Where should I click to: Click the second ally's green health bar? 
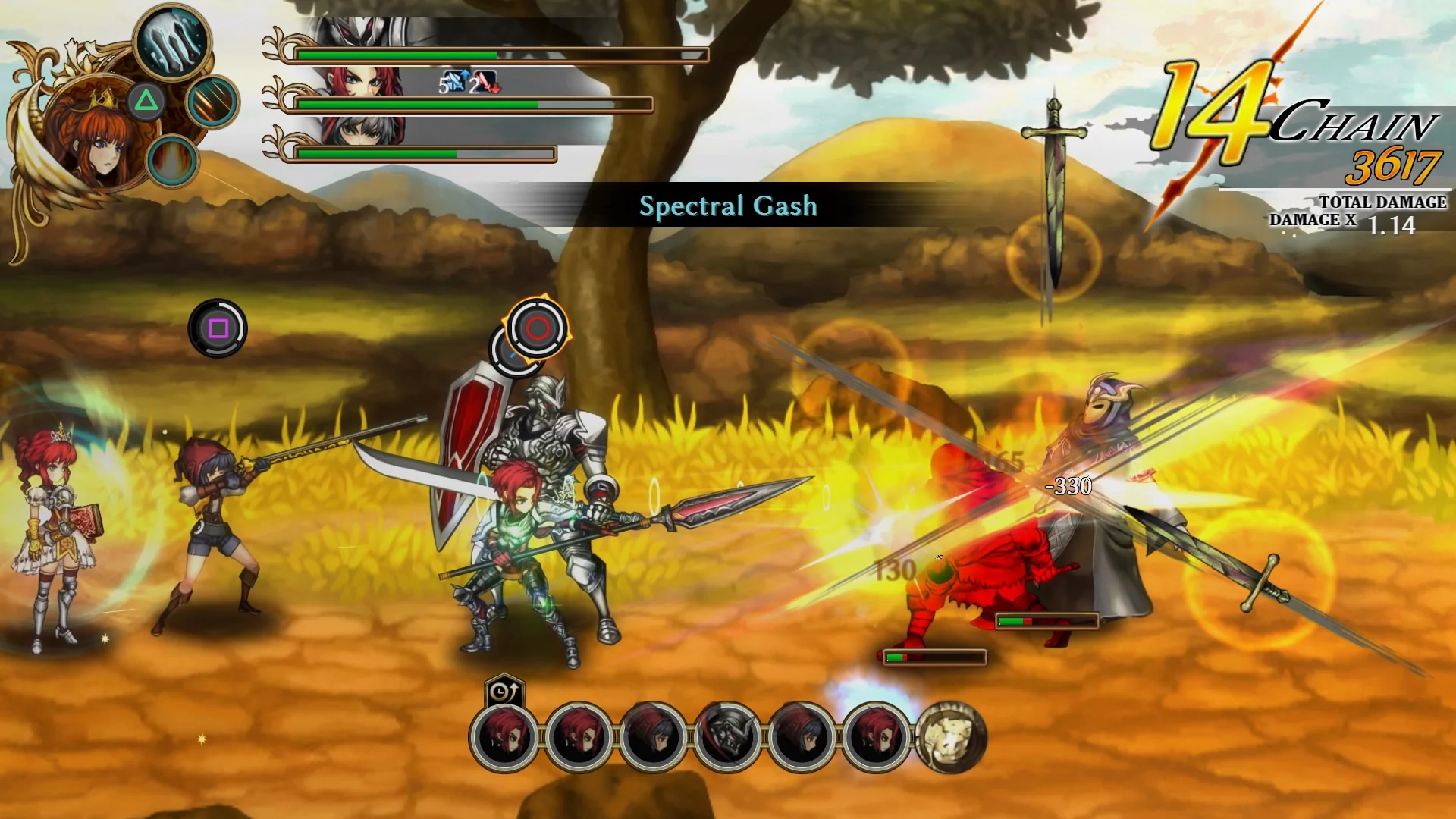point(417,102)
